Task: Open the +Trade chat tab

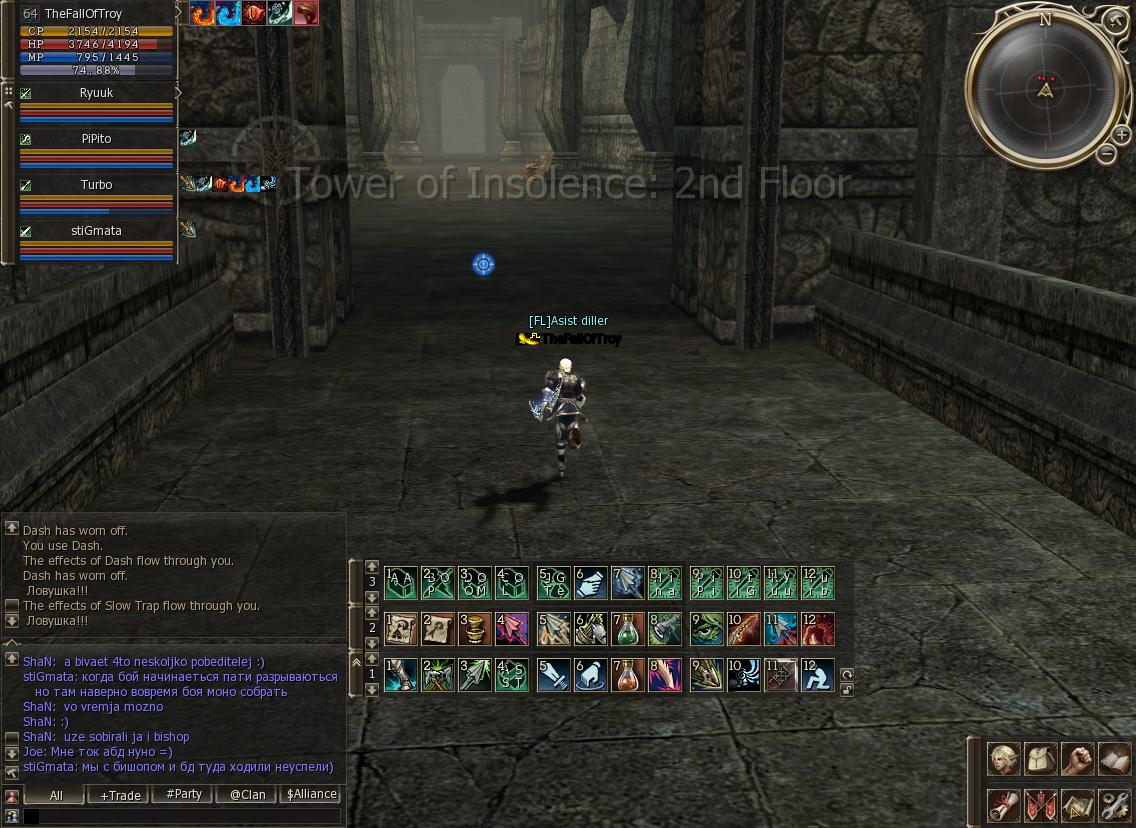Action: tap(120, 795)
